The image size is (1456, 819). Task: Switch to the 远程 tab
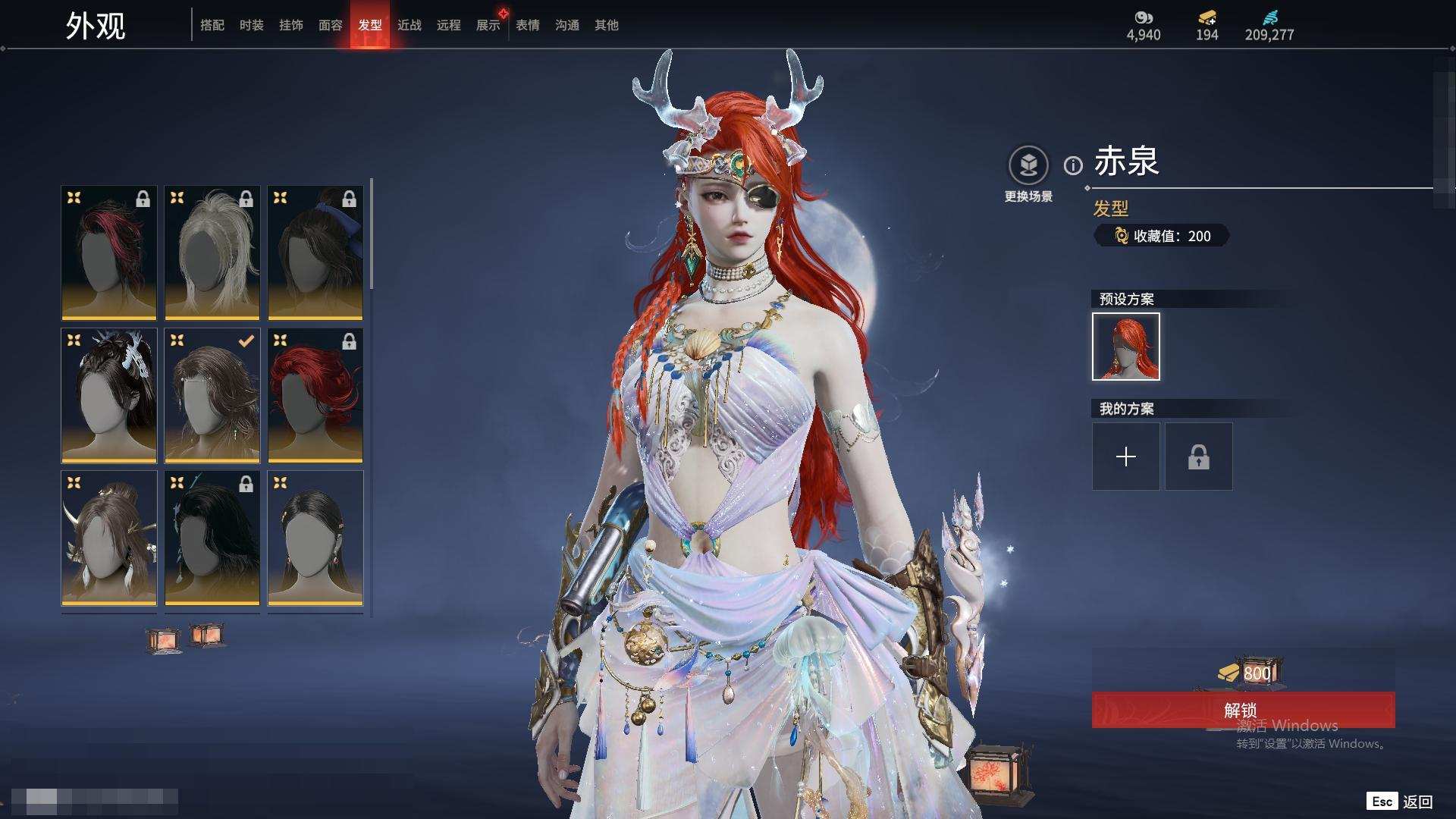coord(449,25)
